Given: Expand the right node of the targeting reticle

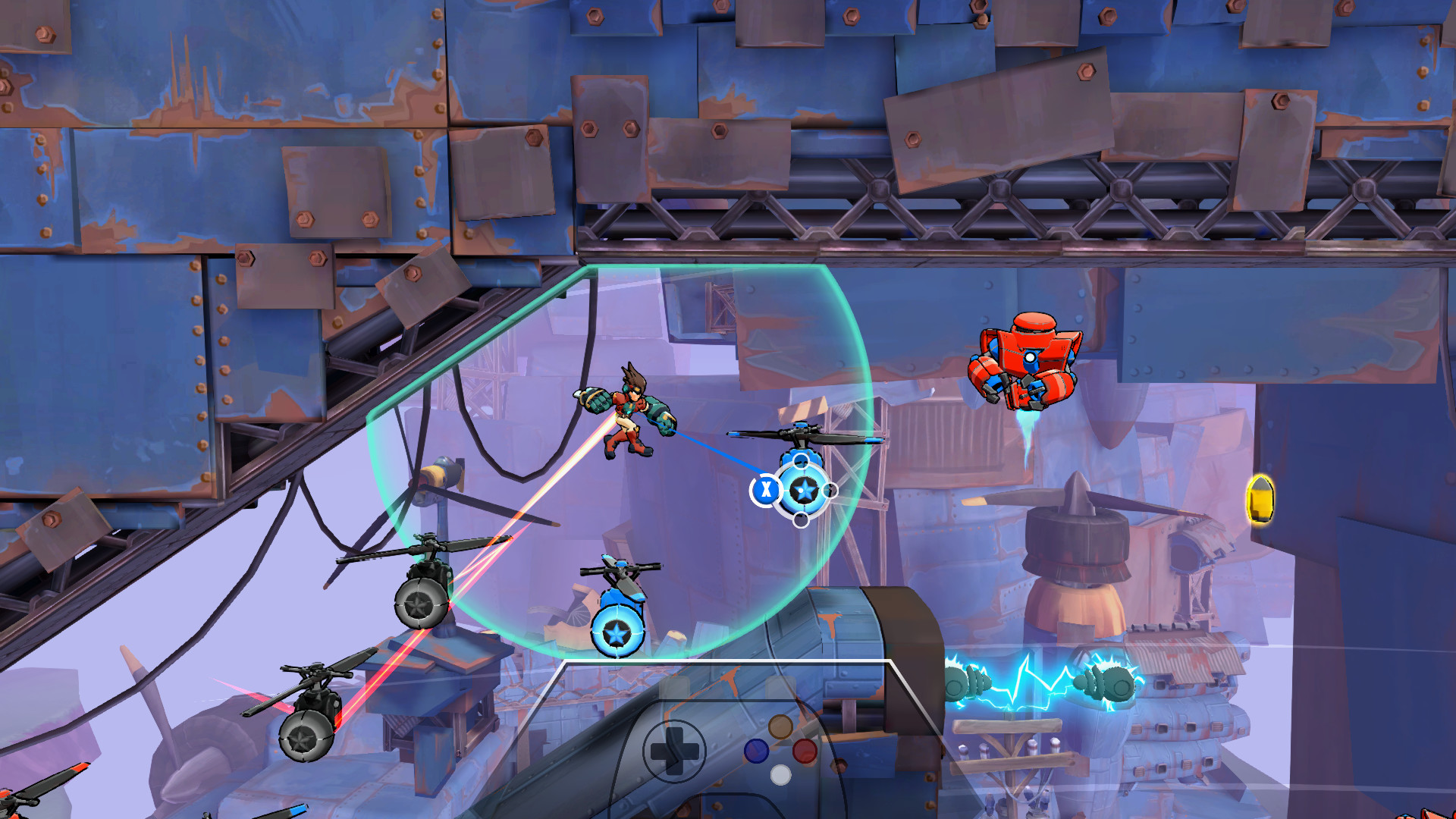Looking at the screenshot, I should 830,490.
